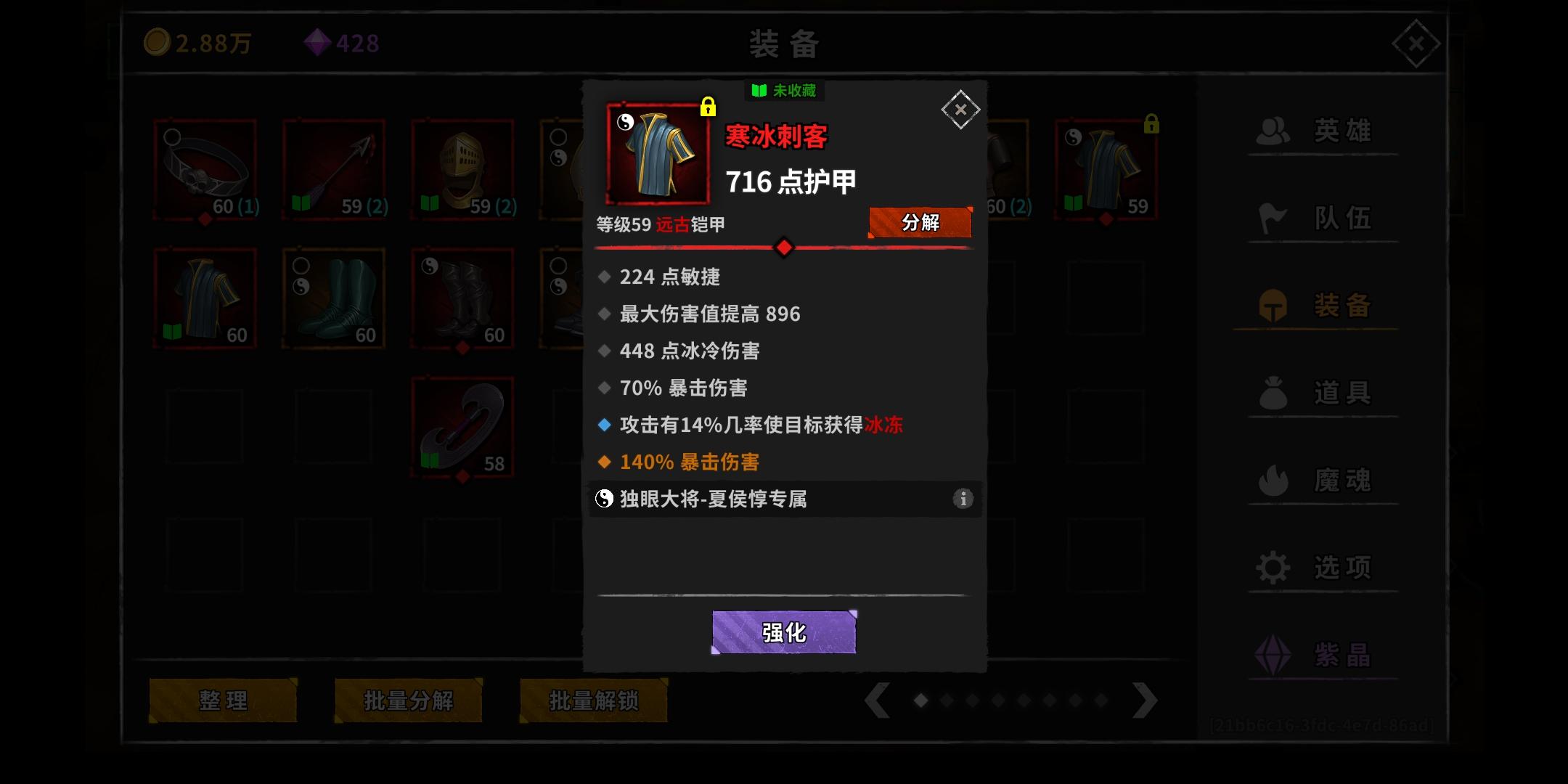Click the red rarity progress bar
The image size is (1568, 784).
784,248
